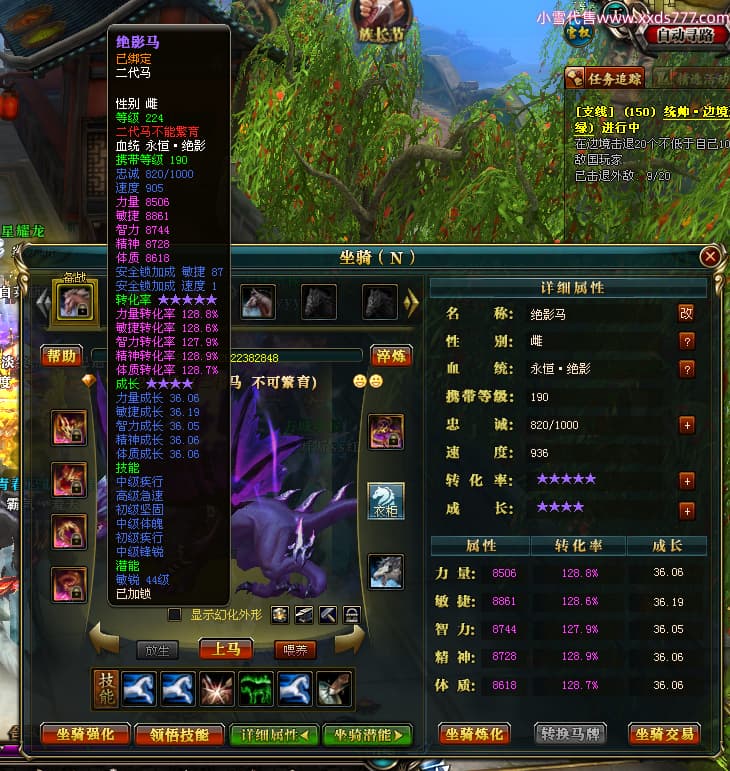The height and width of the screenshot is (771, 730).
Task: Mount up with the red 上马 button
Action: coord(225,650)
